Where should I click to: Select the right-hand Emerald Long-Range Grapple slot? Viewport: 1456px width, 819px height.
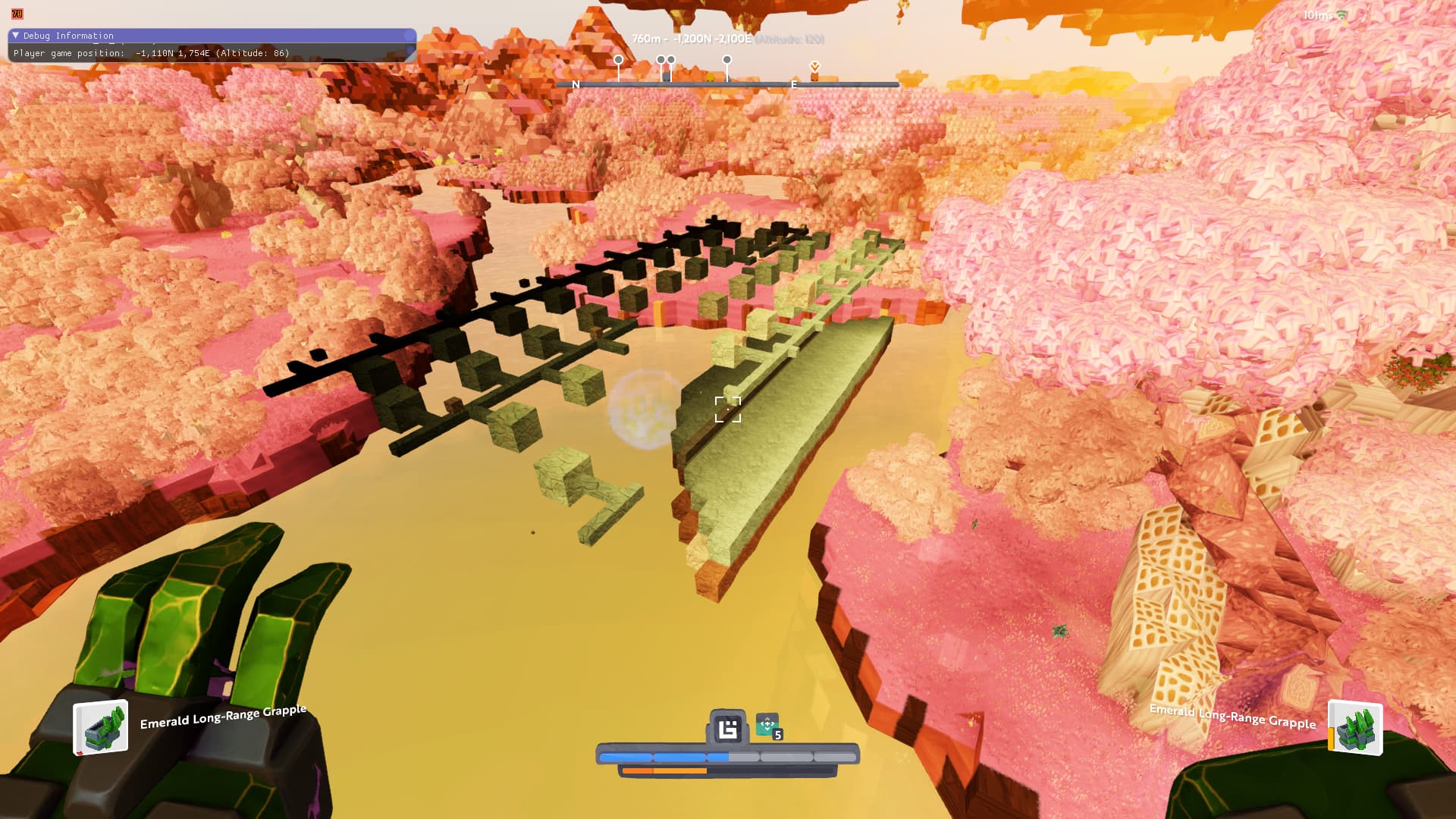point(1356,729)
